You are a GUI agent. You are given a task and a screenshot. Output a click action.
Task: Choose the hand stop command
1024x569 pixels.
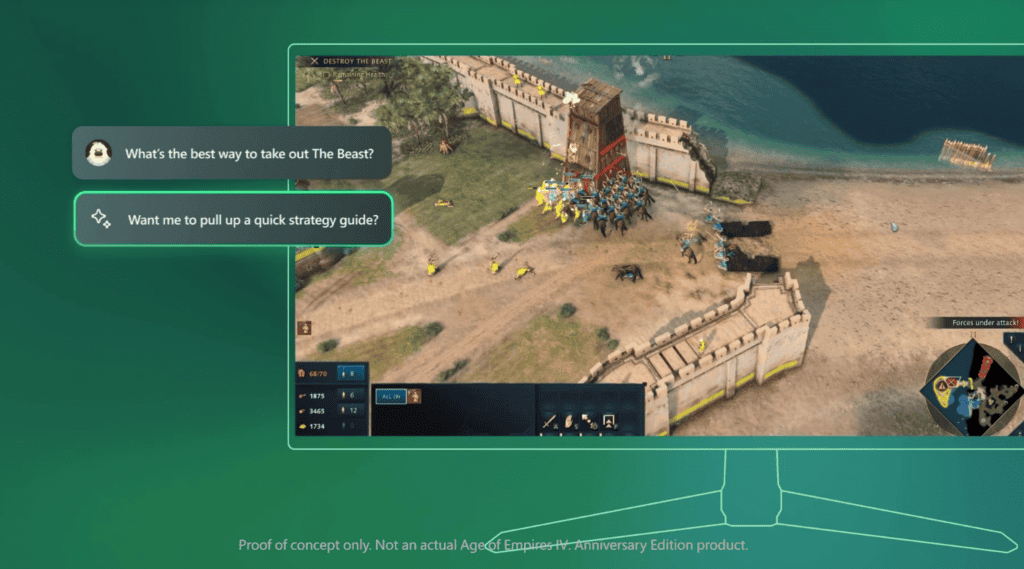(569, 421)
